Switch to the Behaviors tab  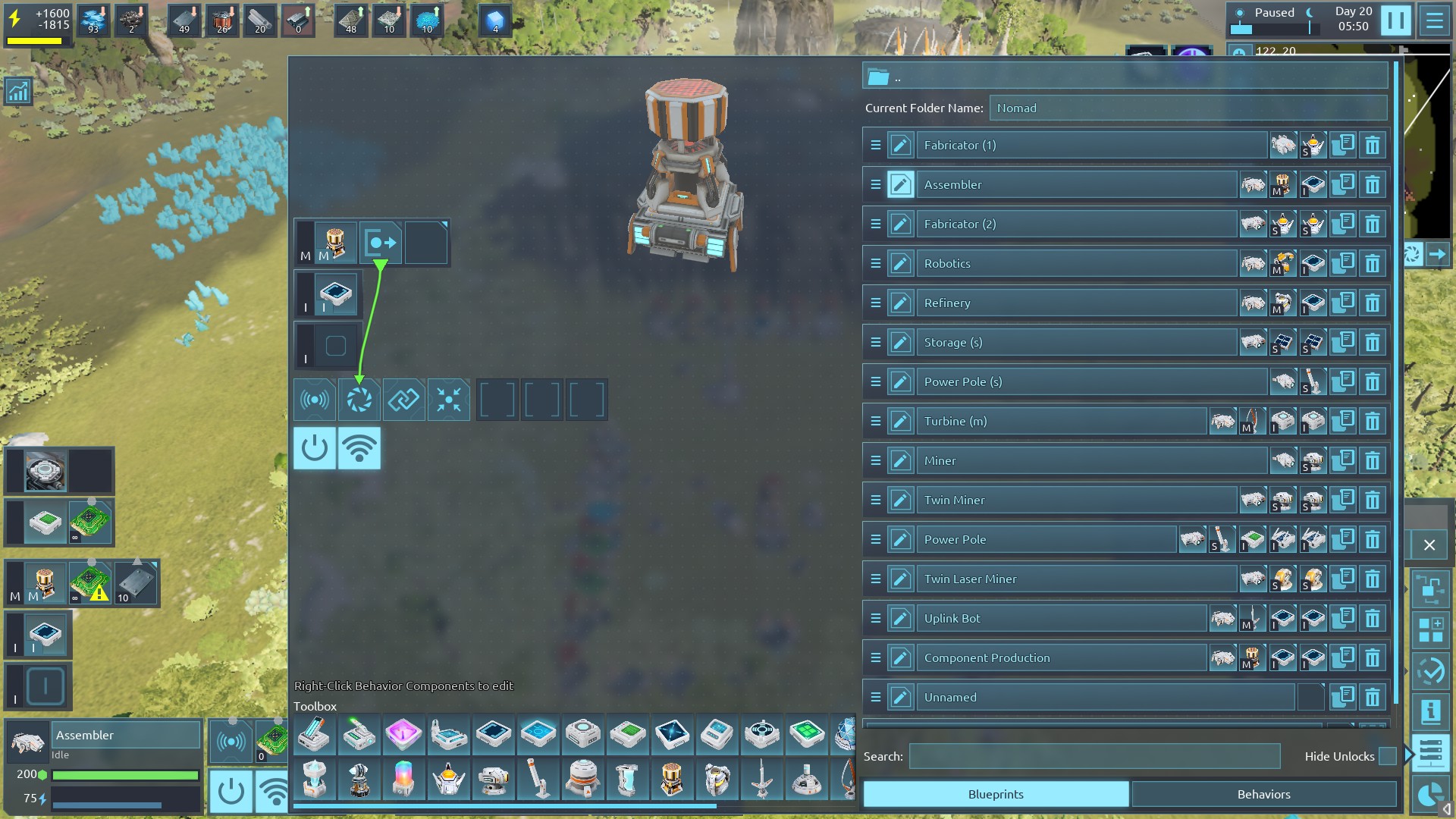[1263, 794]
